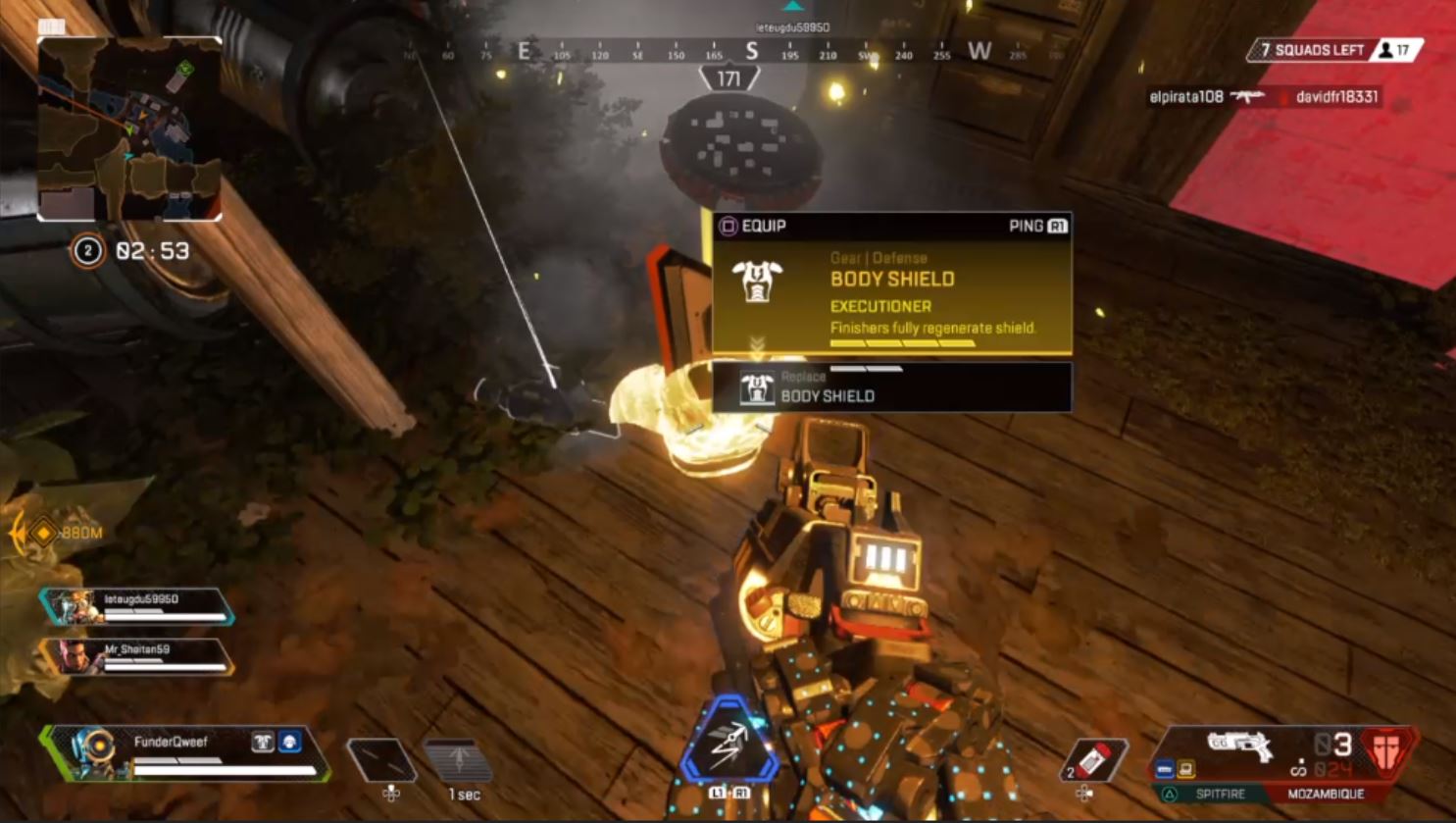The height and width of the screenshot is (823, 1456).
Task: Switch to the MOZAMBIQUE weapon tab
Action: [1329, 793]
